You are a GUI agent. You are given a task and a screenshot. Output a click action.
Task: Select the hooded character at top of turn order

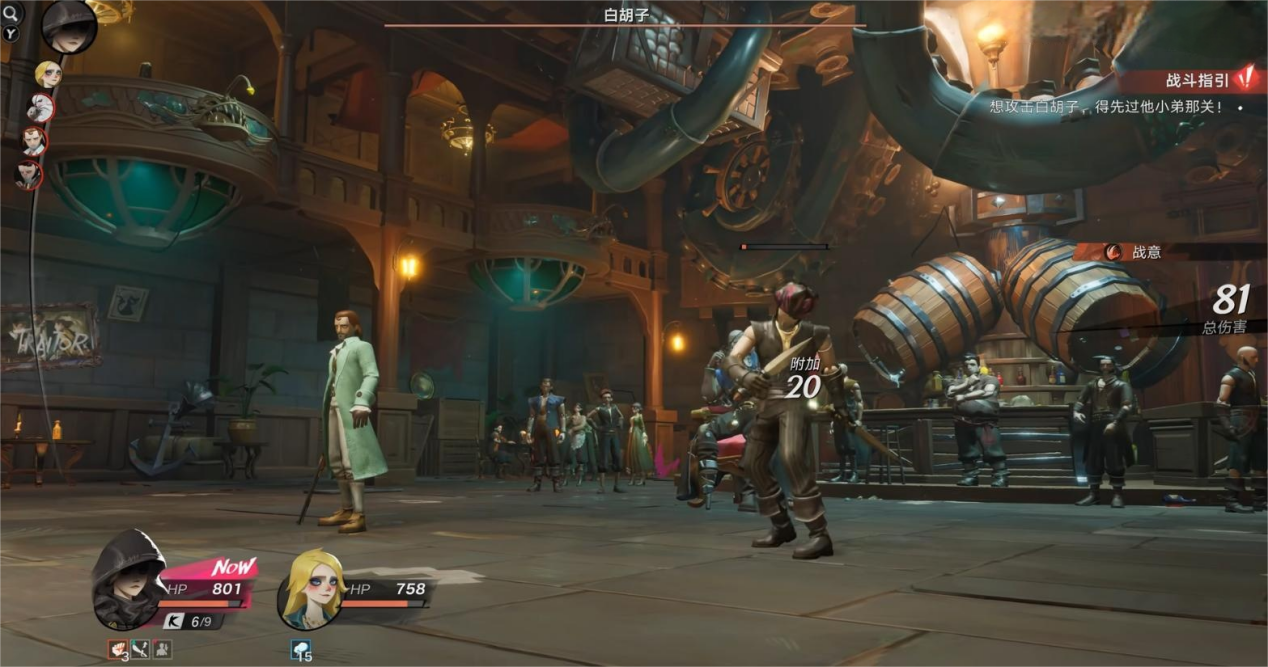pos(69,26)
